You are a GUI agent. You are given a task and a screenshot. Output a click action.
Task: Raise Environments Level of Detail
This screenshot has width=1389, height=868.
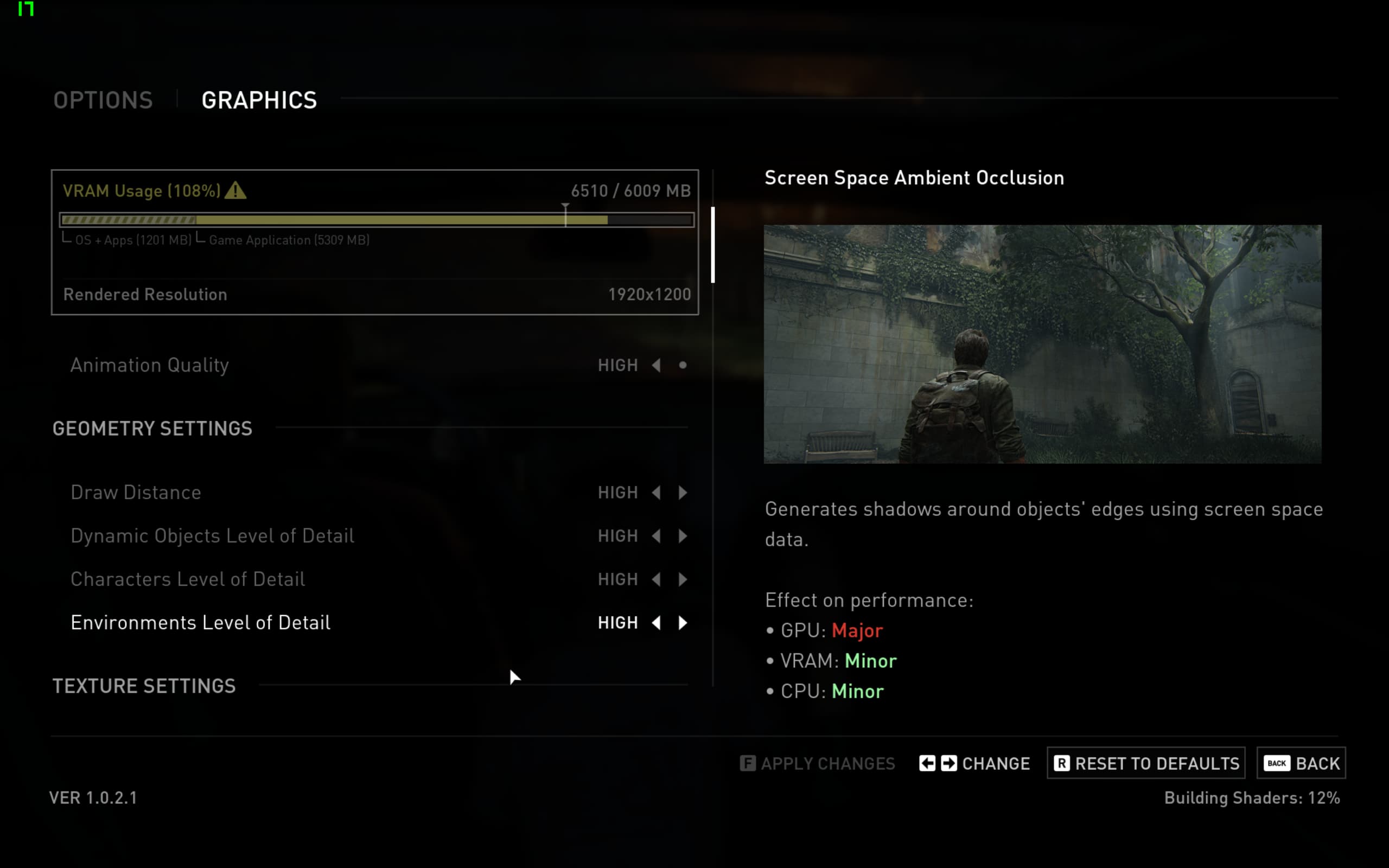pyautogui.click(x=683, y=623)
